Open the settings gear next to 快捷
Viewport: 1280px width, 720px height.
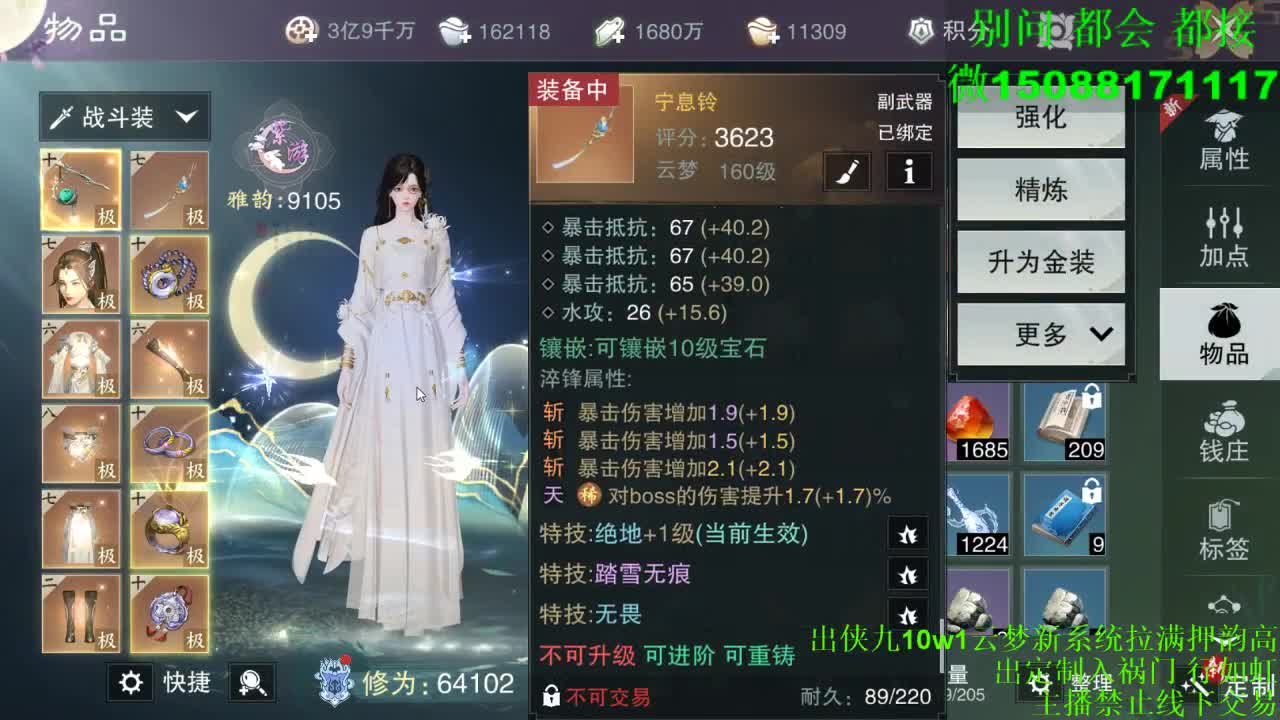(130, 682)
